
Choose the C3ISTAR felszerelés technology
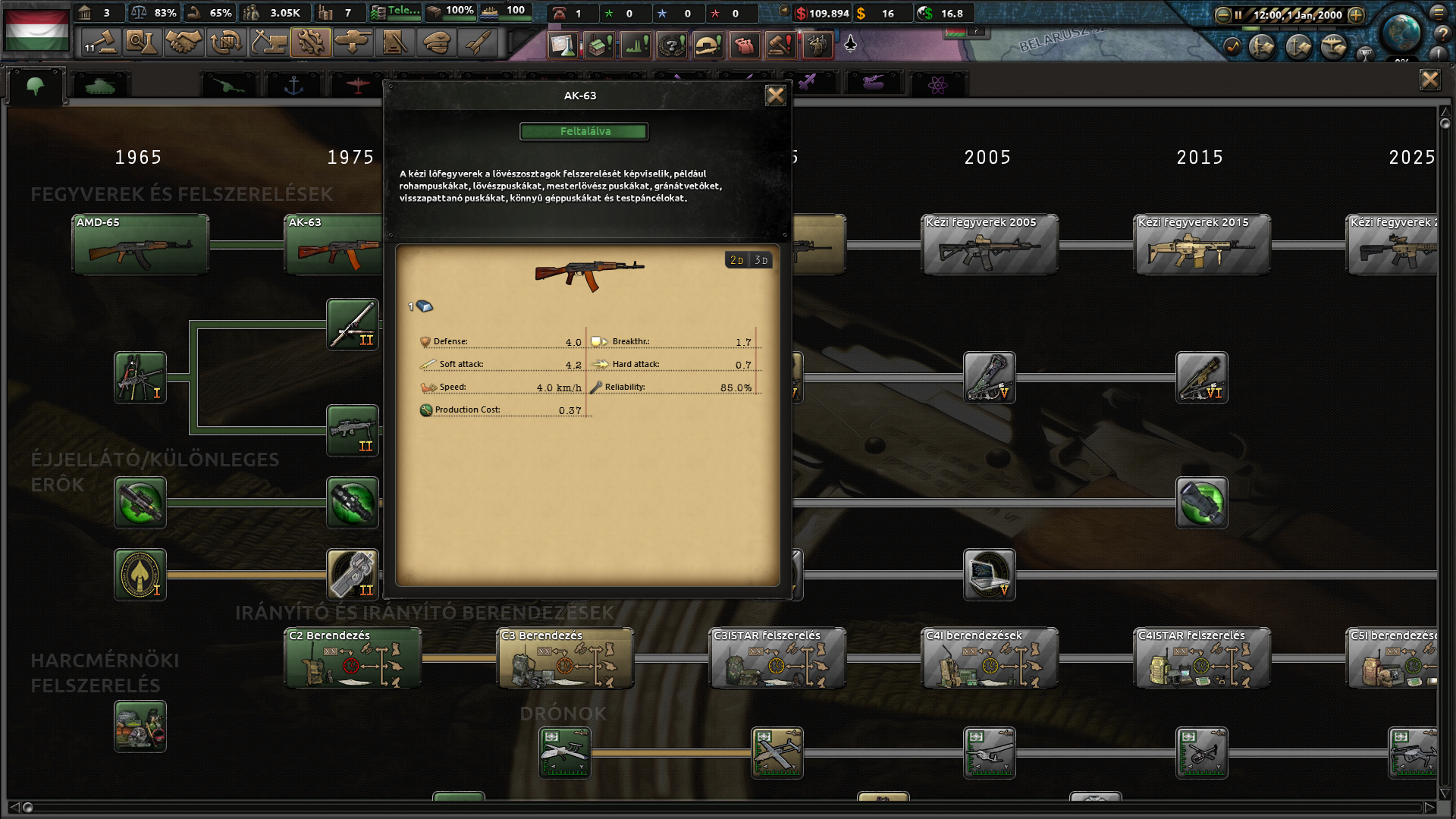pyautogui.click(x=777, y=657)
